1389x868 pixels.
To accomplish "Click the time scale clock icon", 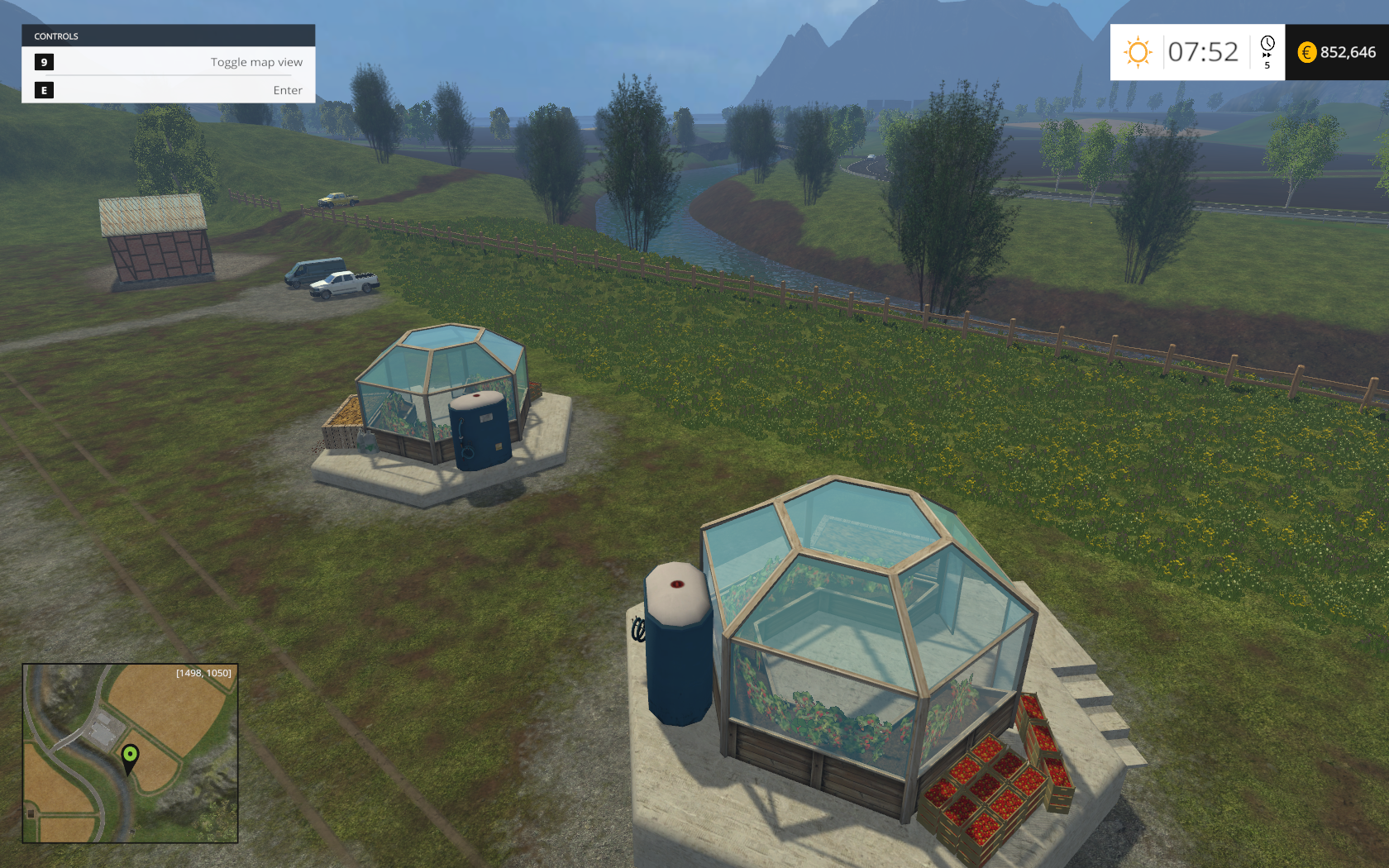I will pyautogui.click(x=1267, y=44).
